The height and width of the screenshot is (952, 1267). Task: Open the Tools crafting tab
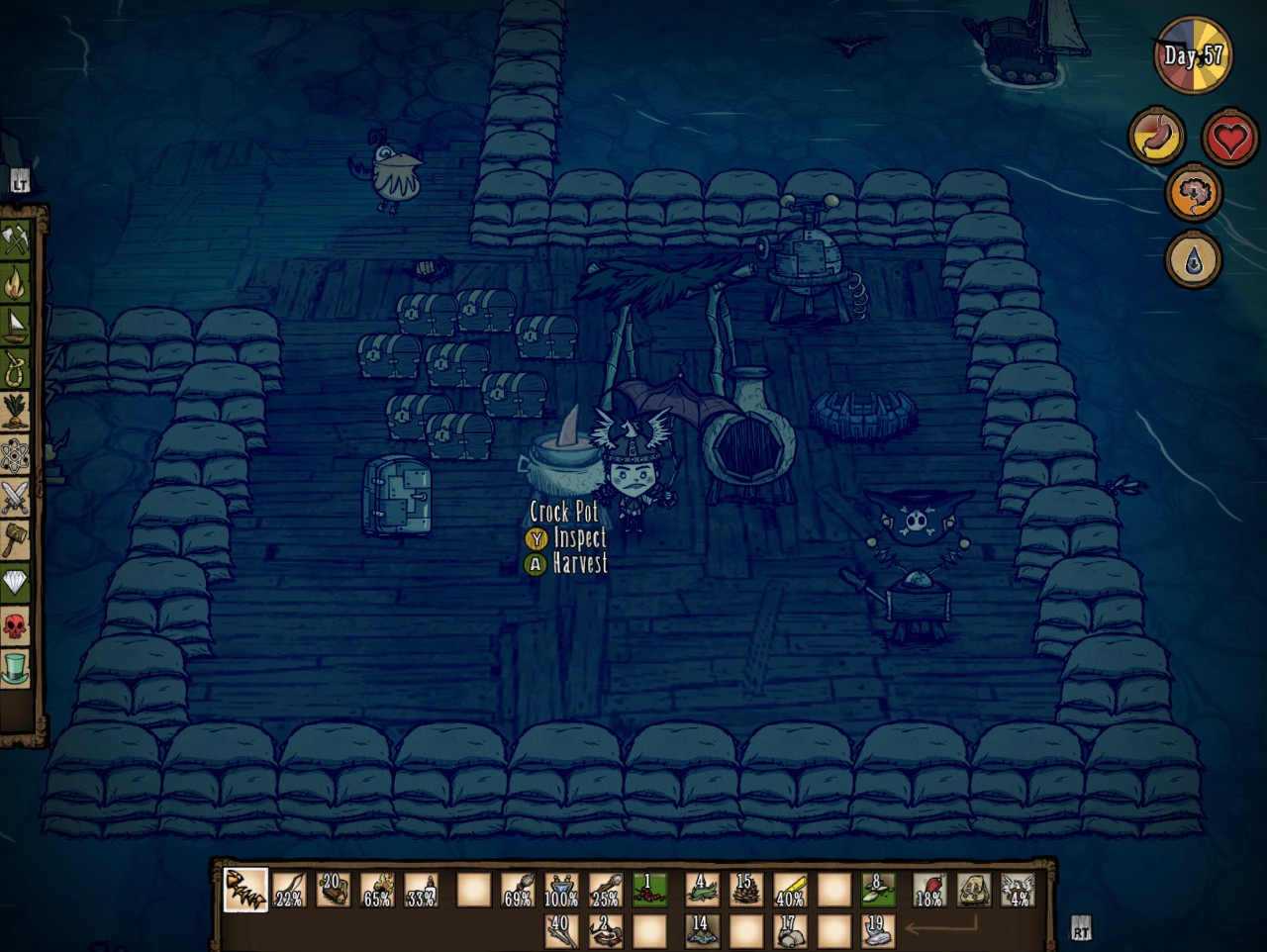click(x=16, y=239)
